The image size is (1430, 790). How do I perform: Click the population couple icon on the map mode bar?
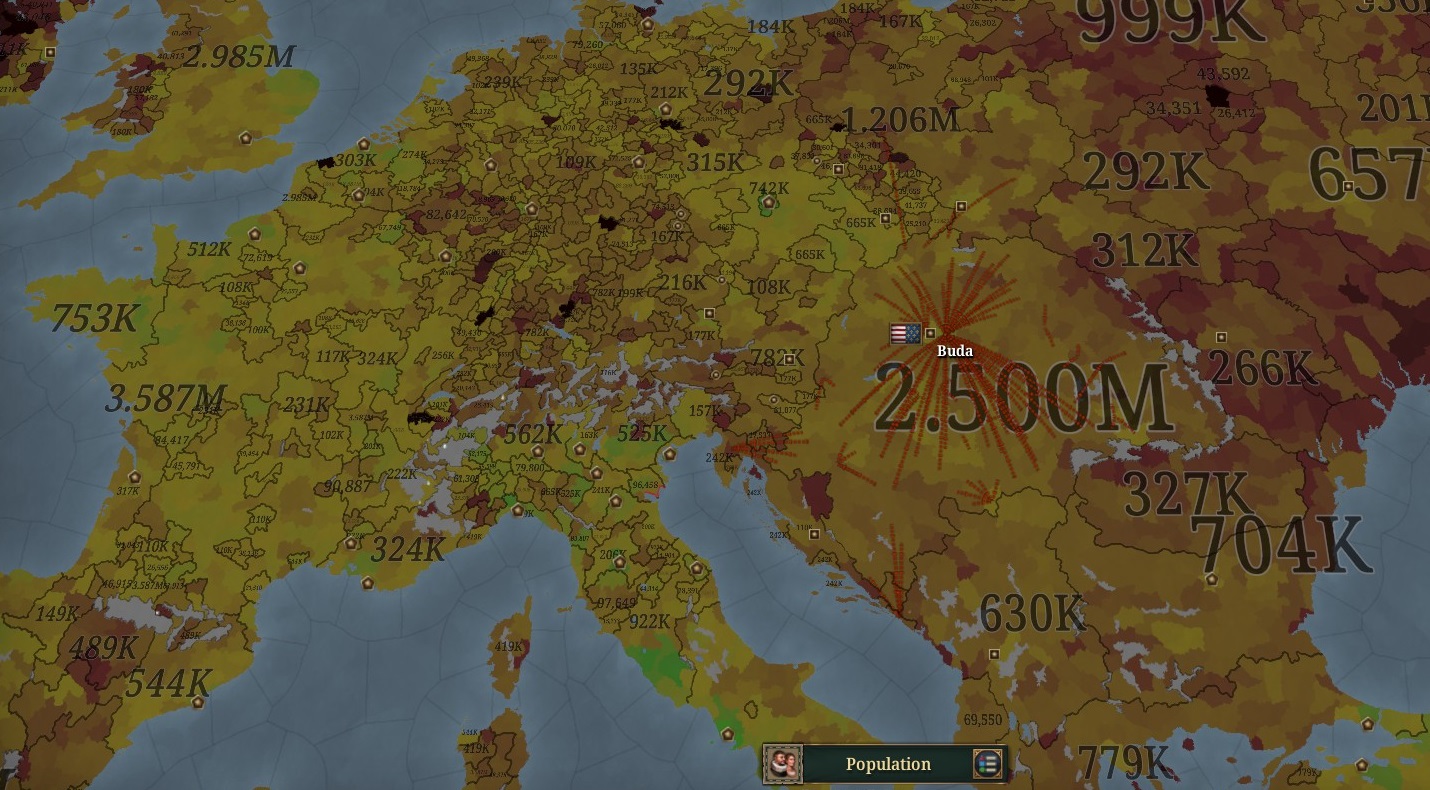(x=790, y=764)
